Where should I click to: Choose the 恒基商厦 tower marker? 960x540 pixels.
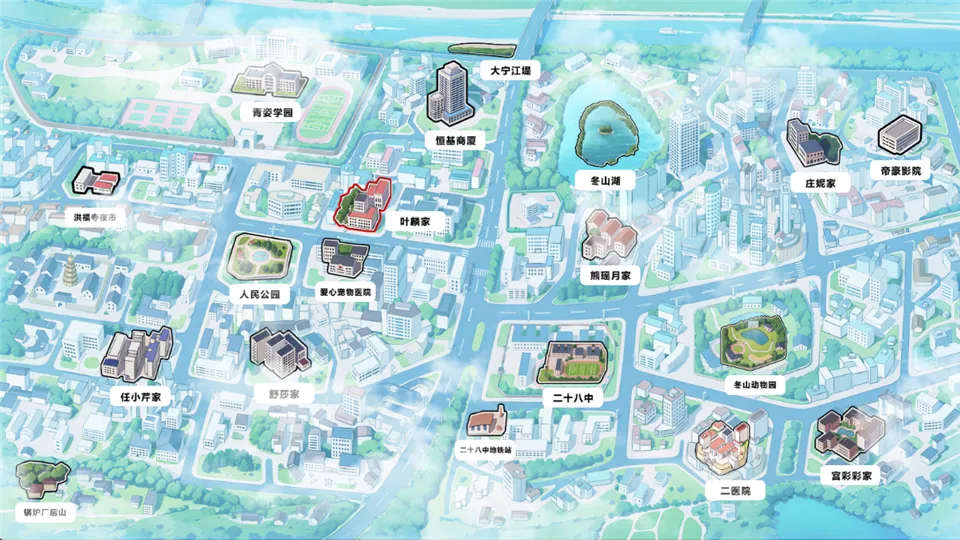pos(451,93)
